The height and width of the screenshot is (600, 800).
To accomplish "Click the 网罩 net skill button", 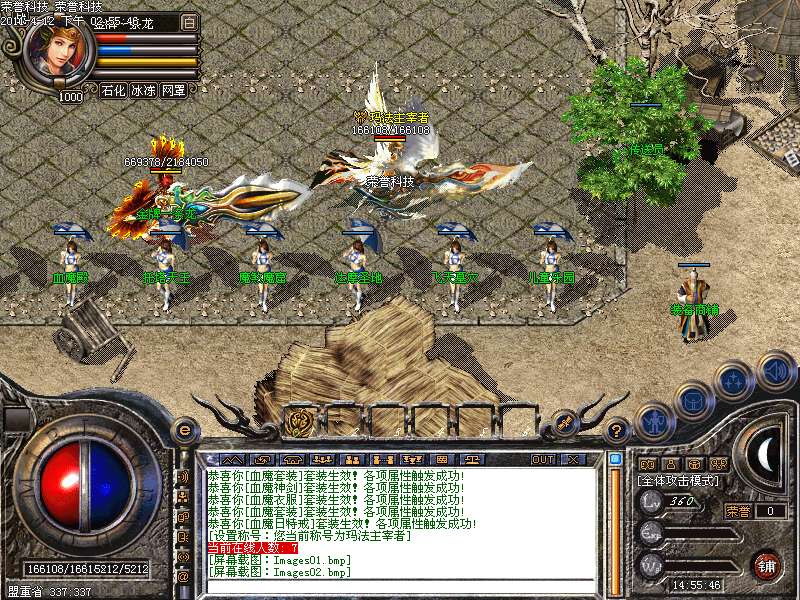I will tap(173, 90).
